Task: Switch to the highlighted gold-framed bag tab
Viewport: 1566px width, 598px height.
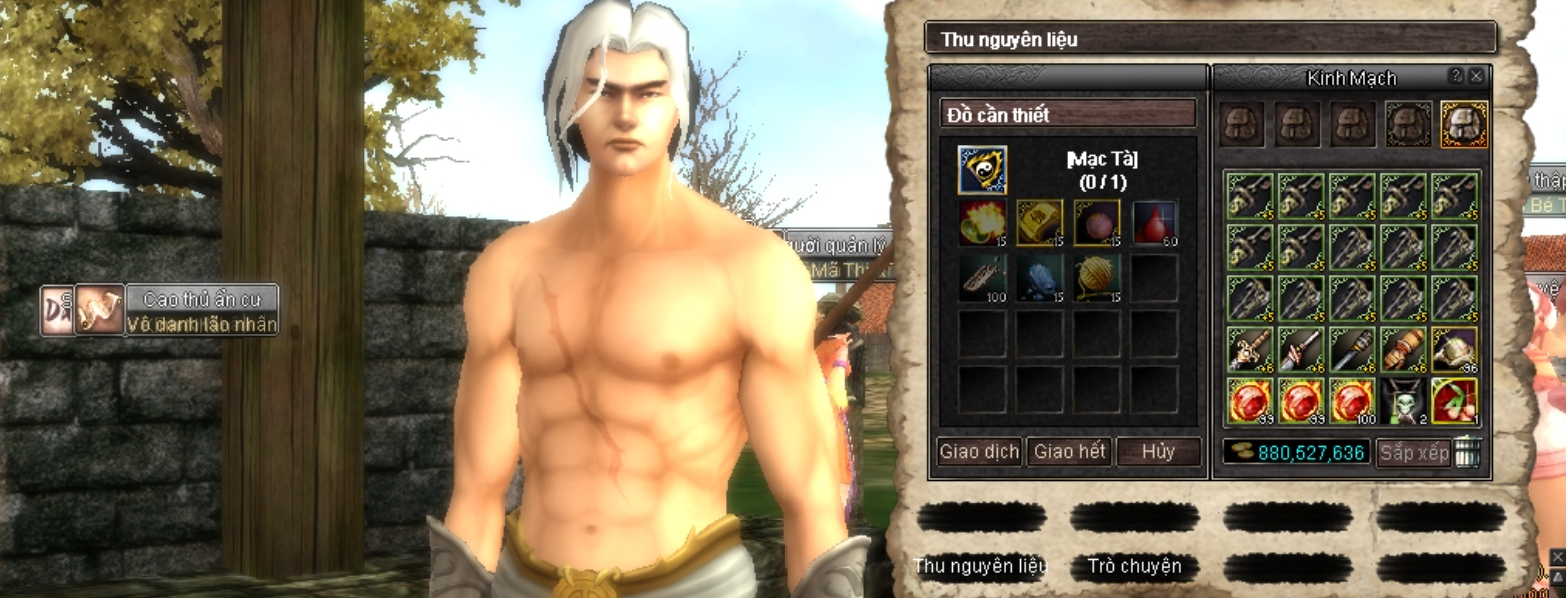Action: (x=1464, y=125)
